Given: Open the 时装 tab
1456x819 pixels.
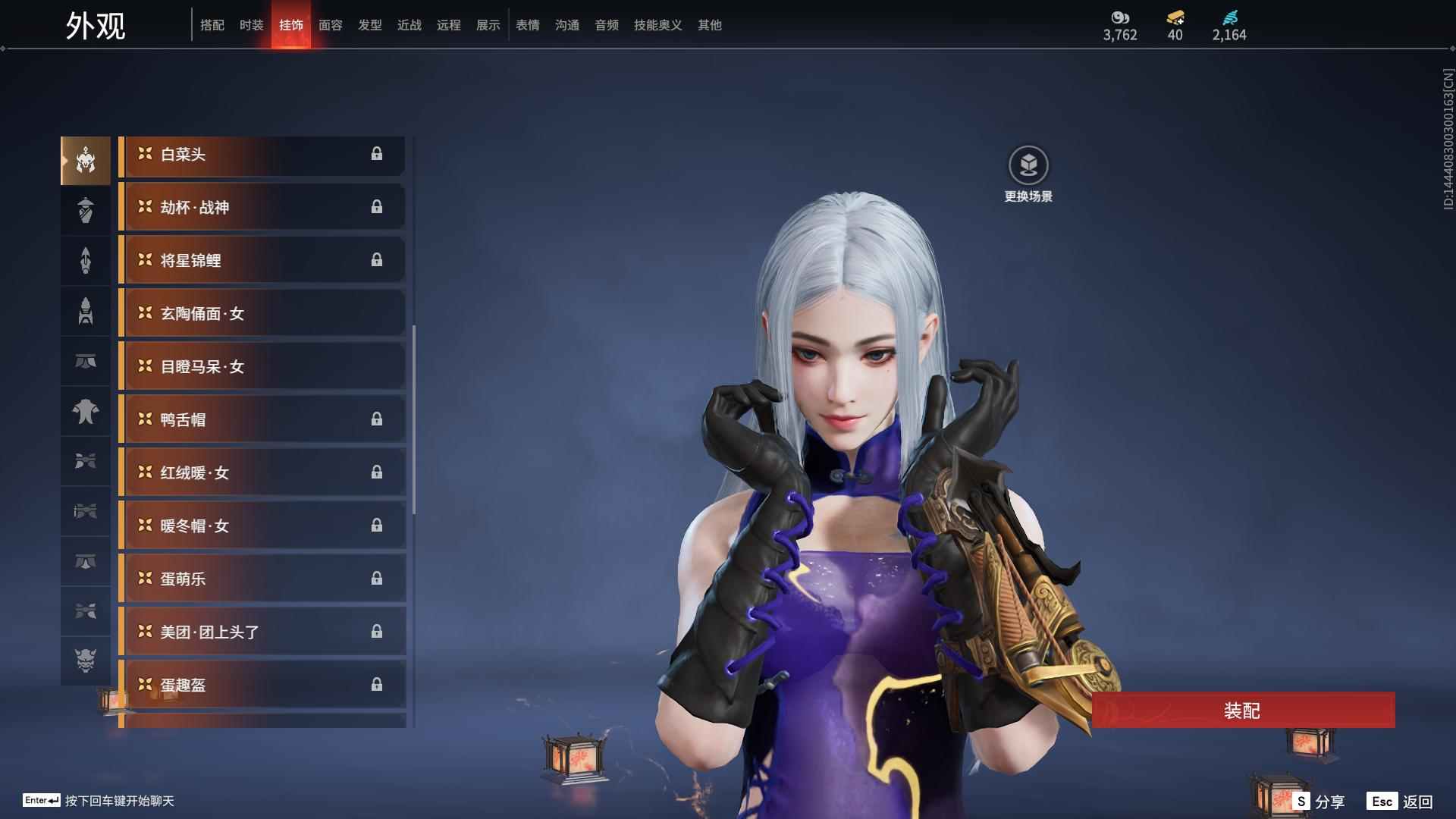Looking at the screenshot, I should (x=251, y=25).
